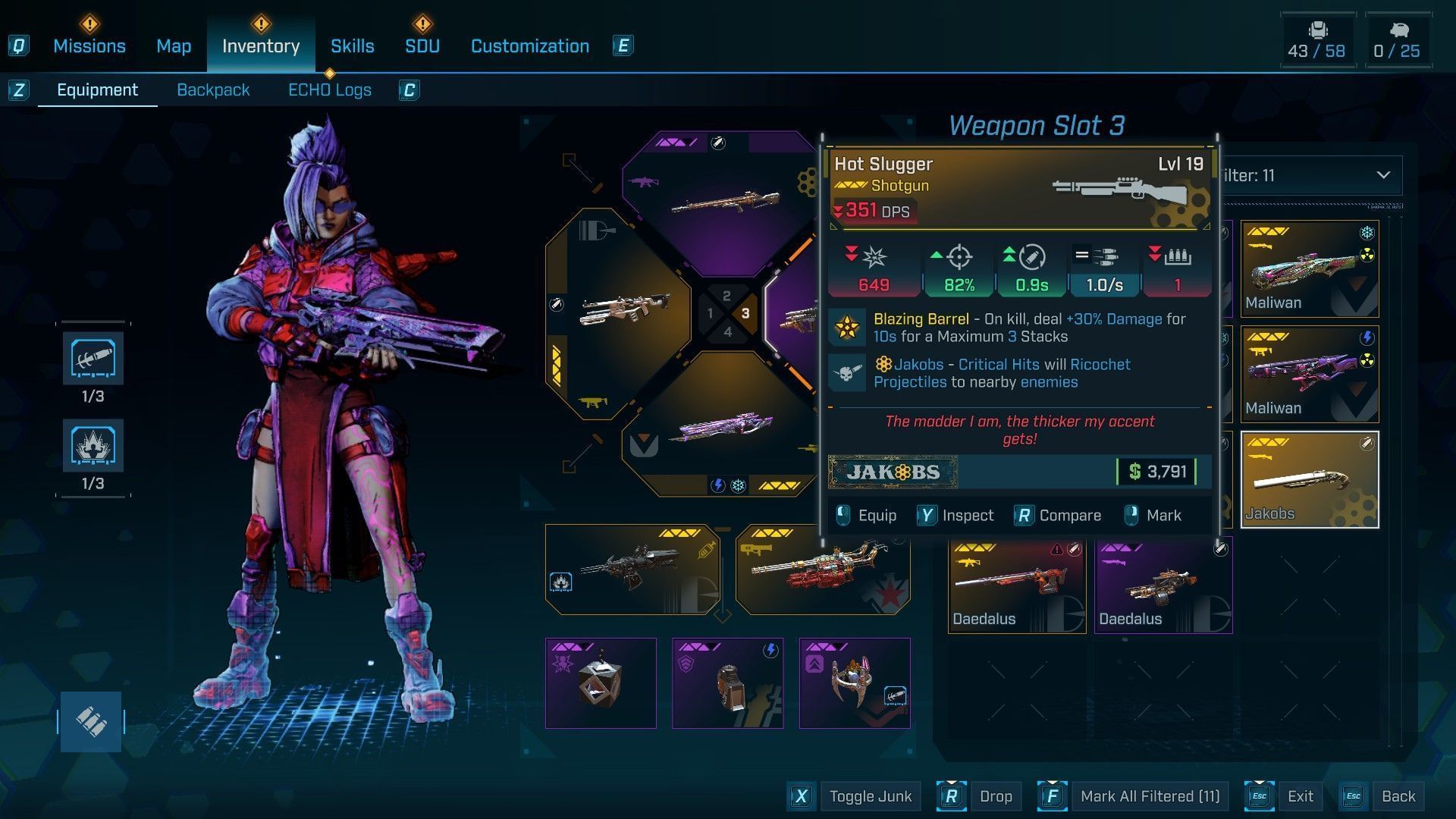Open the SDU tab
This screenshot has width=1456, height=819.
point(422,46)
